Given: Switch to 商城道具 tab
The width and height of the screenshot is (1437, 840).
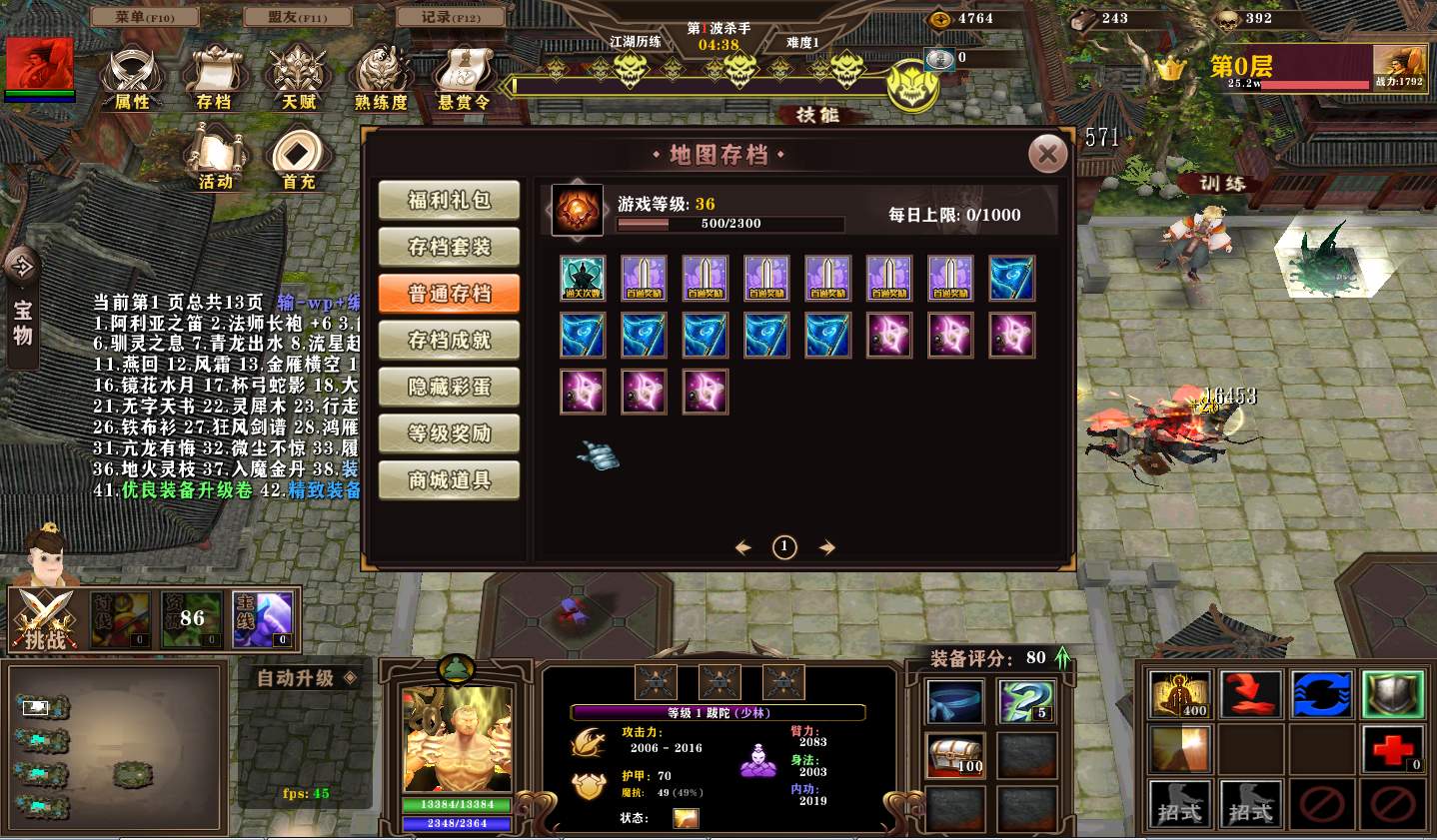Looking at the screenshot, I should [x=449, y=480].
